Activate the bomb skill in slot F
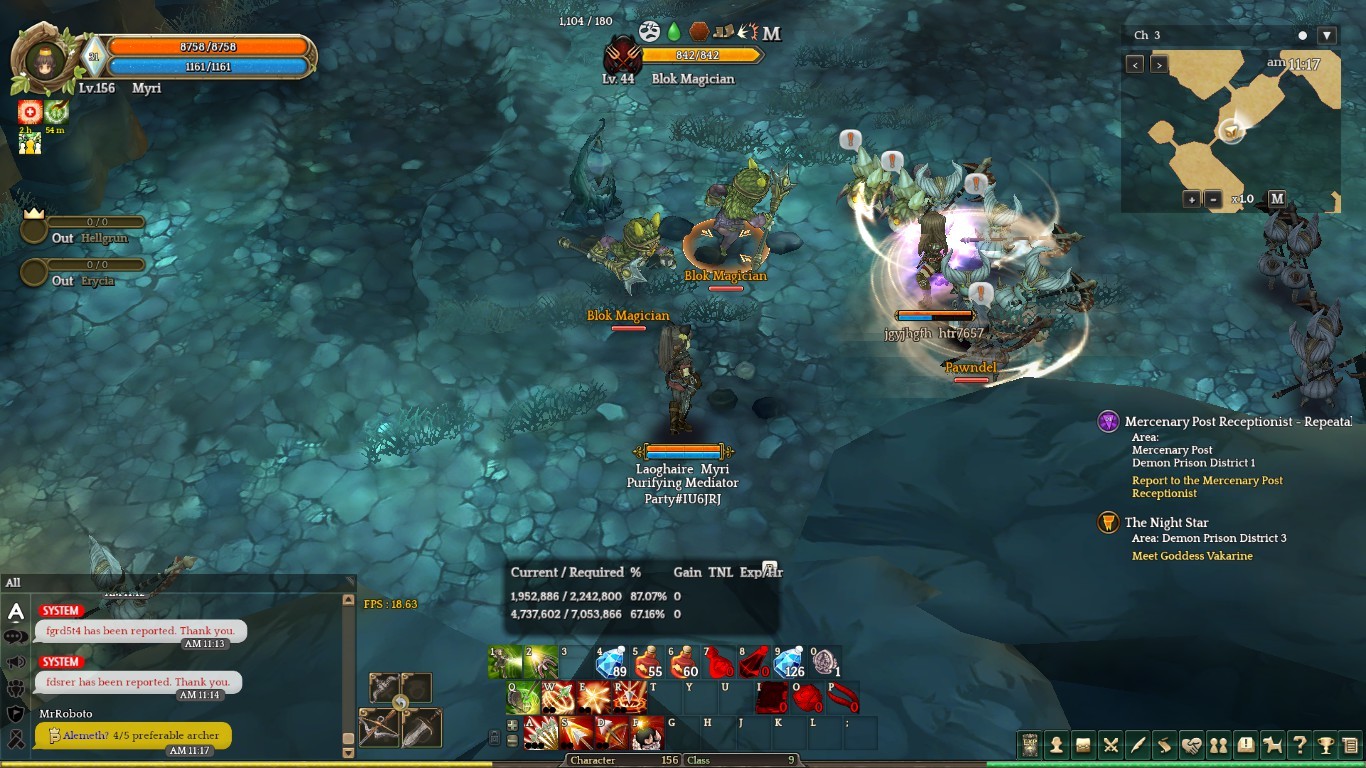The height and width of the screenshot is (768, 1366). click(647, 733)
